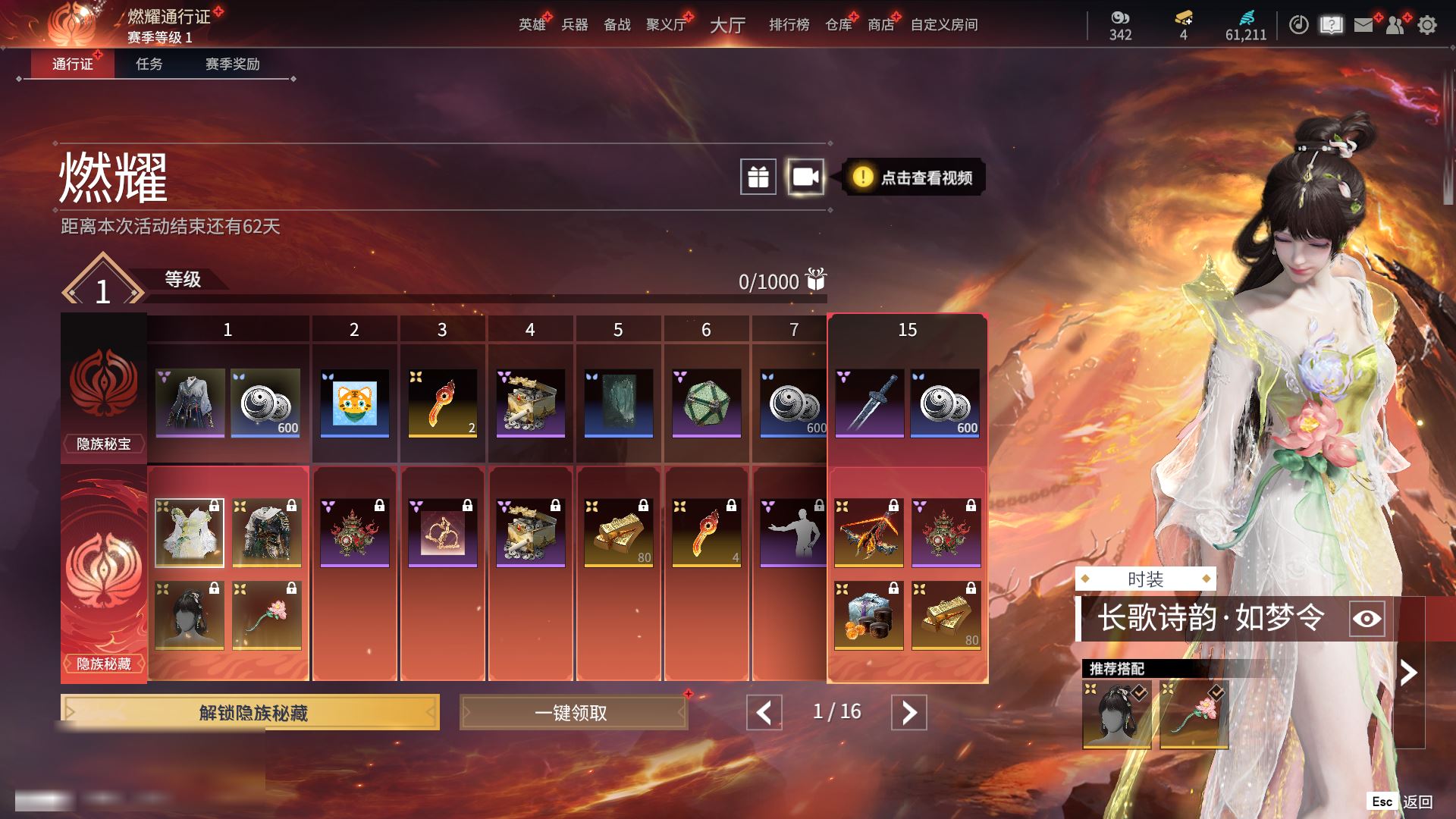Screen dimensions: 1456x819
Task: Select the tiger avatar reward at level 2
Action: tap(354, 403)
